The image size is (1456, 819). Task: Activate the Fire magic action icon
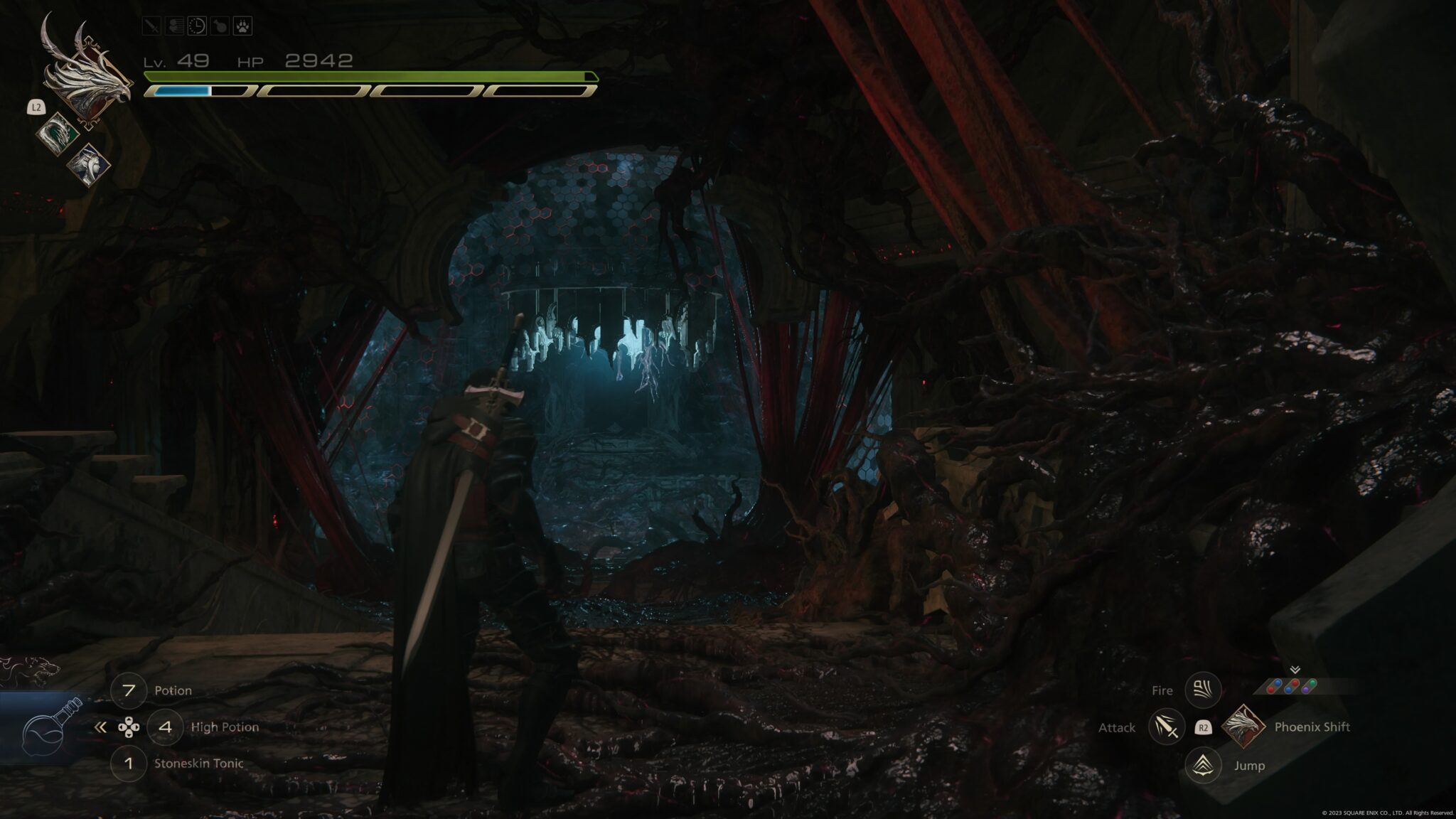click(1203, 690)
